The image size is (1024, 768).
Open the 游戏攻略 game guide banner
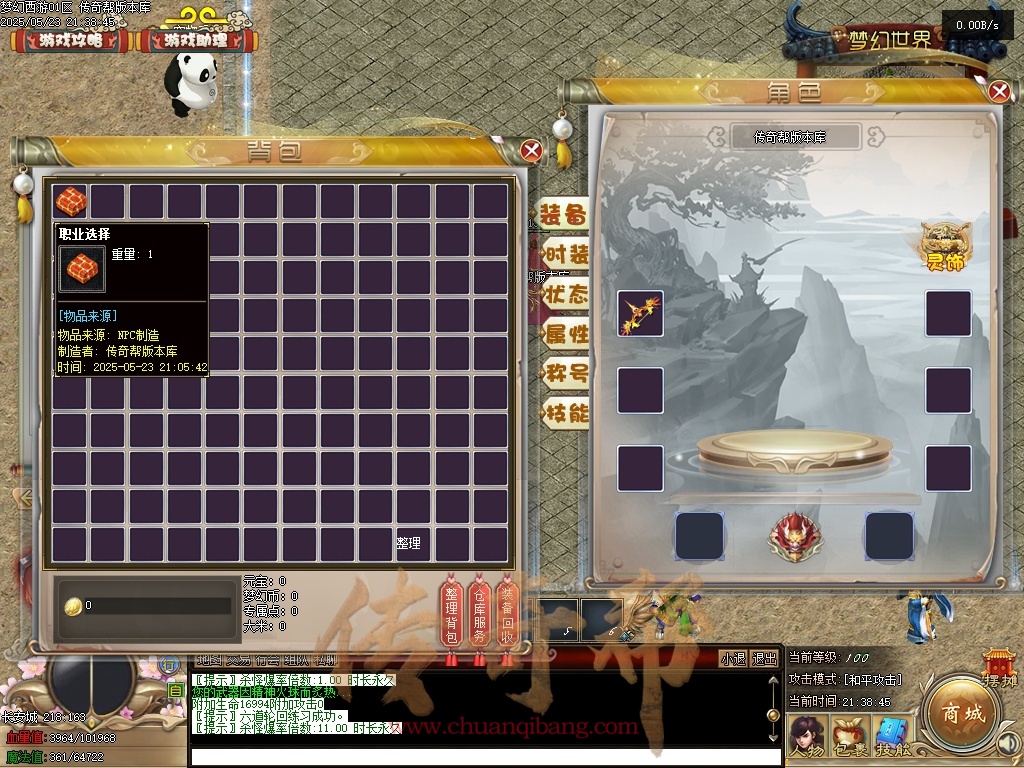coord(71,41)
